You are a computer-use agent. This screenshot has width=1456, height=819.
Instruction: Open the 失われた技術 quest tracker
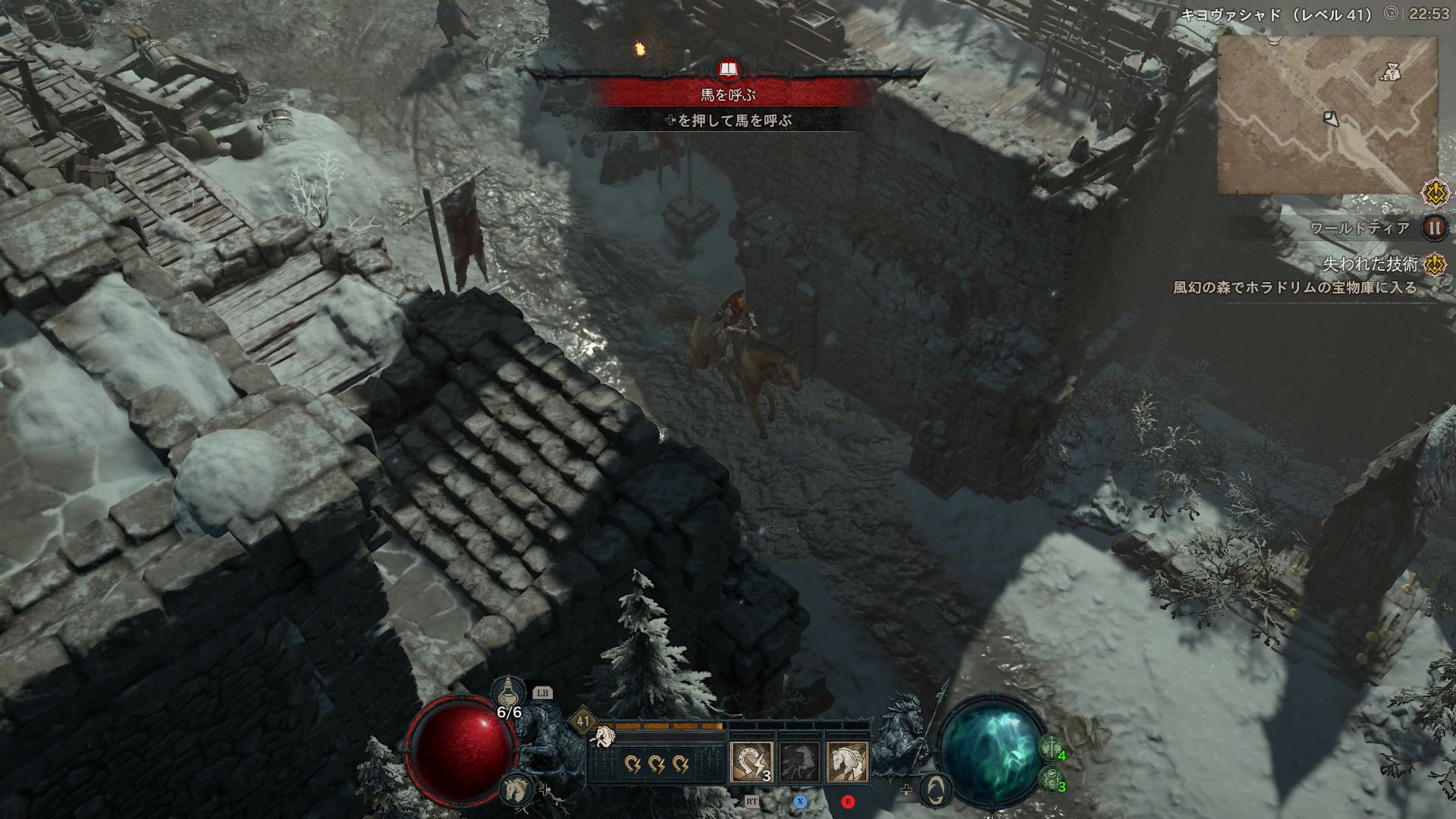1370,264
